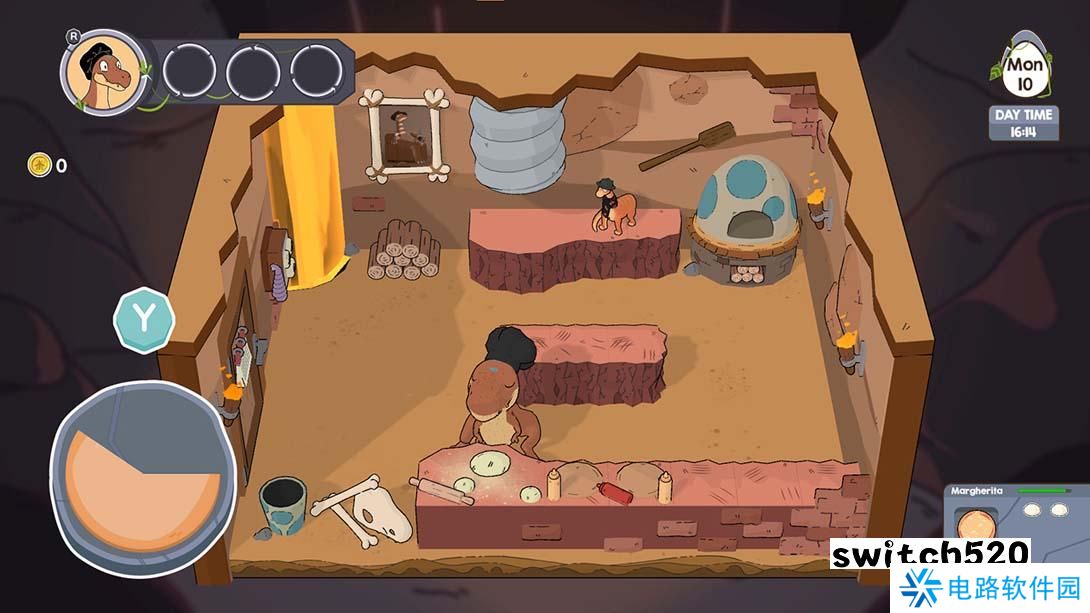
Task: Click the gold coin icon
Action: coord(39,165)
